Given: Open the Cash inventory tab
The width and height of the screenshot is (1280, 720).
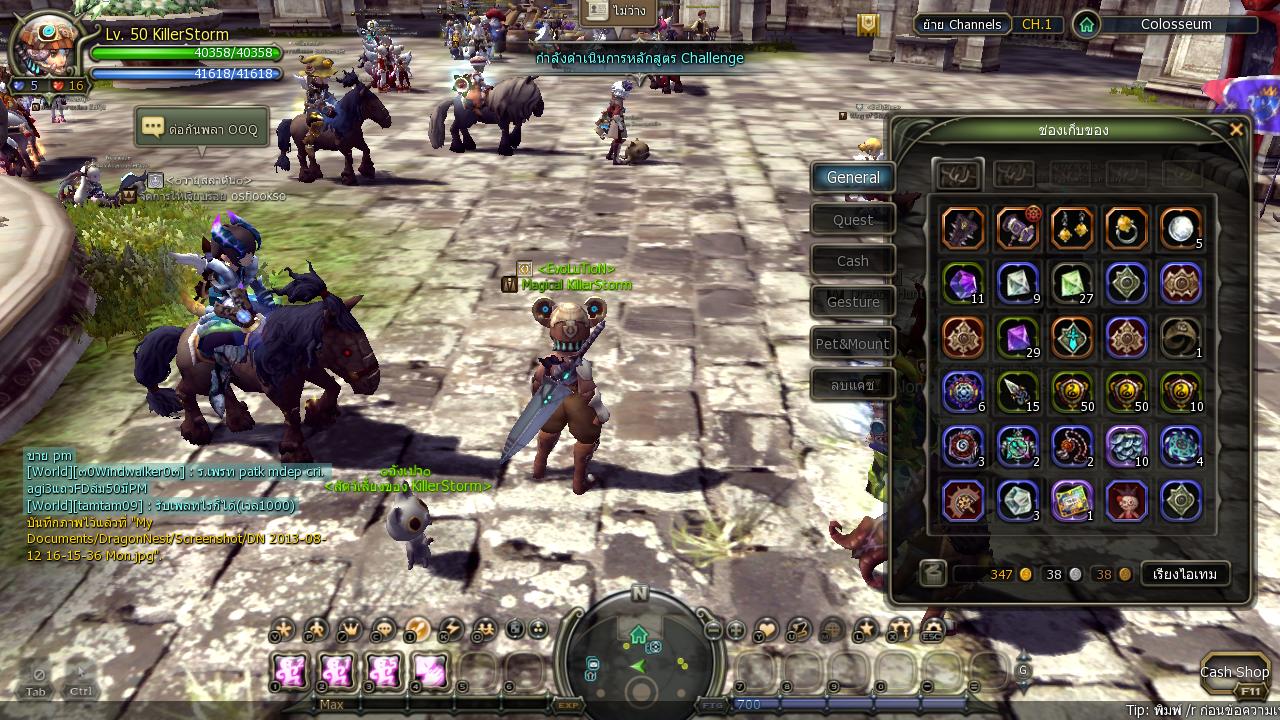Looking at the screenshot, I should [x=853, y=261].
